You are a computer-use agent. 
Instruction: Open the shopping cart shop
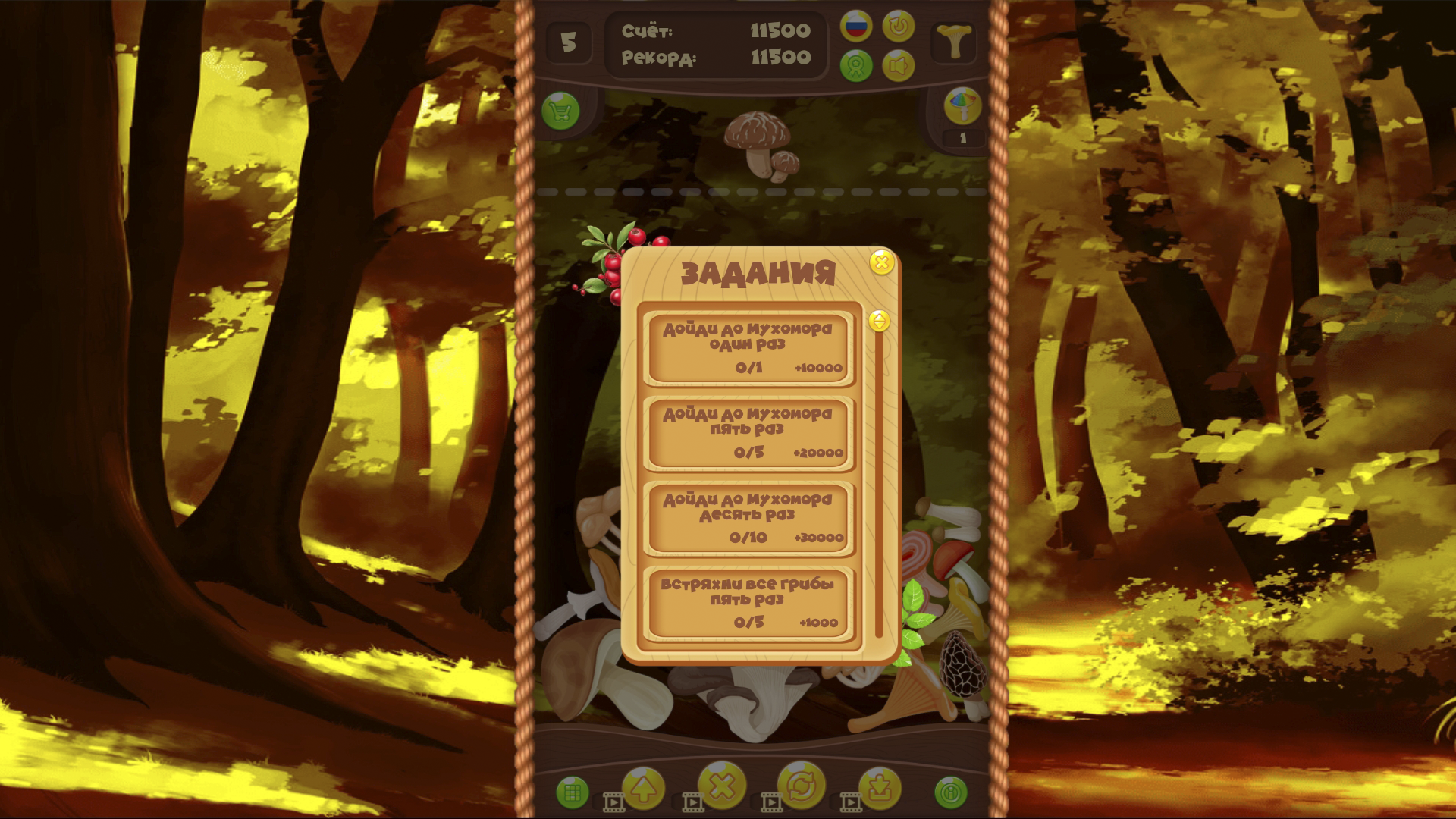tap(561, 109)
